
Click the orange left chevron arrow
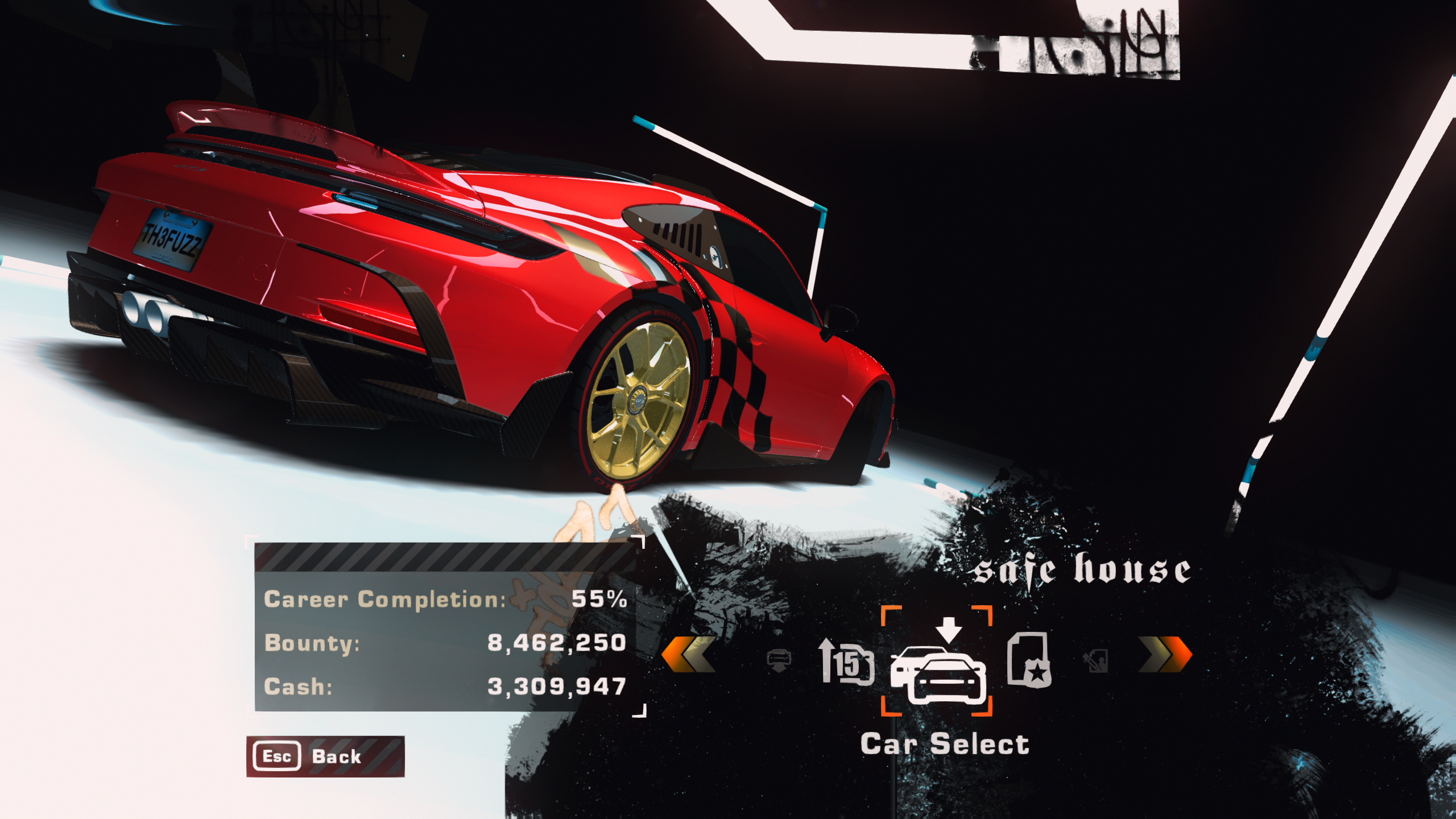point(689,656)
